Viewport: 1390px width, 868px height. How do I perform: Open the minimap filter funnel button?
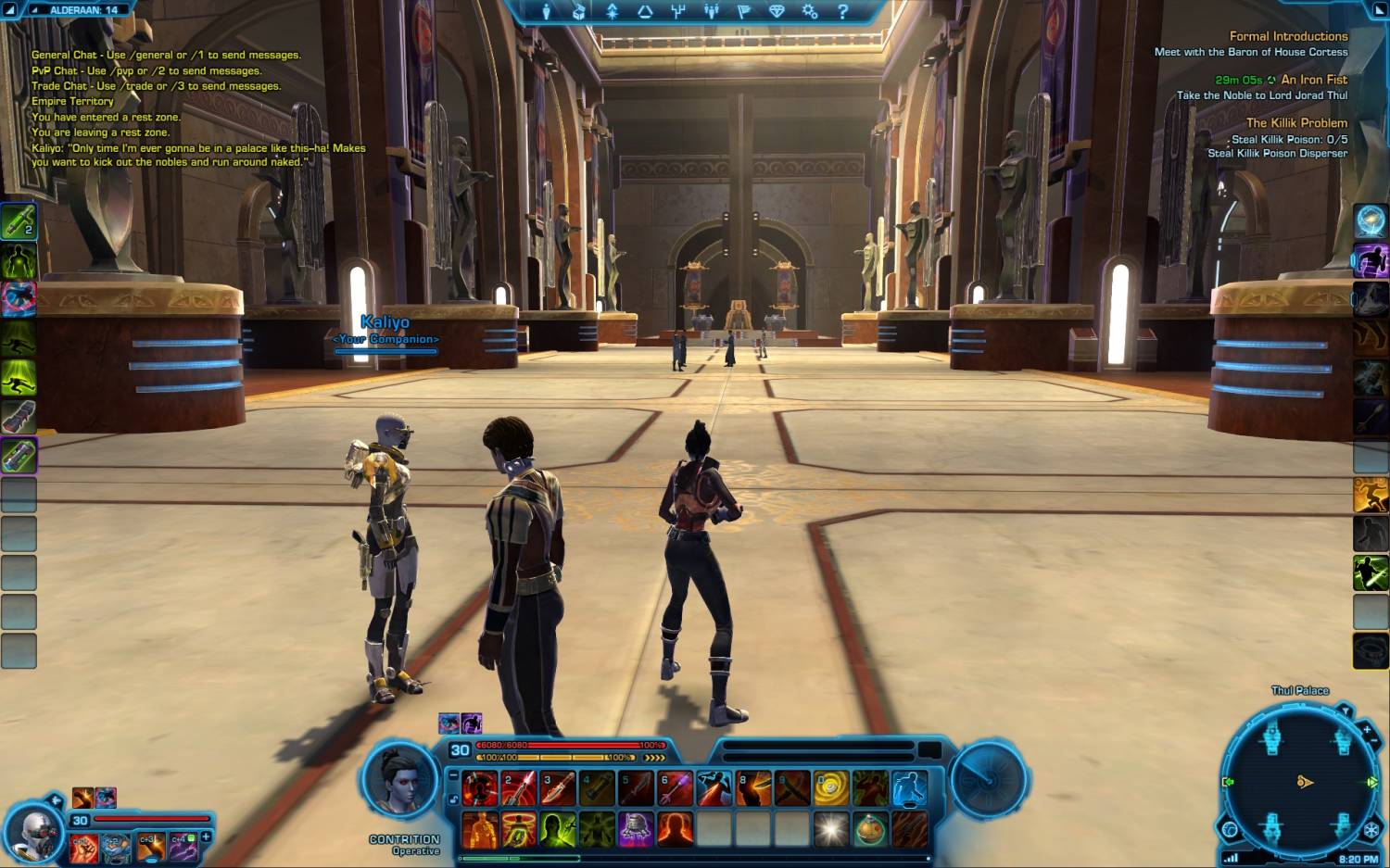tap(1345, 711)
